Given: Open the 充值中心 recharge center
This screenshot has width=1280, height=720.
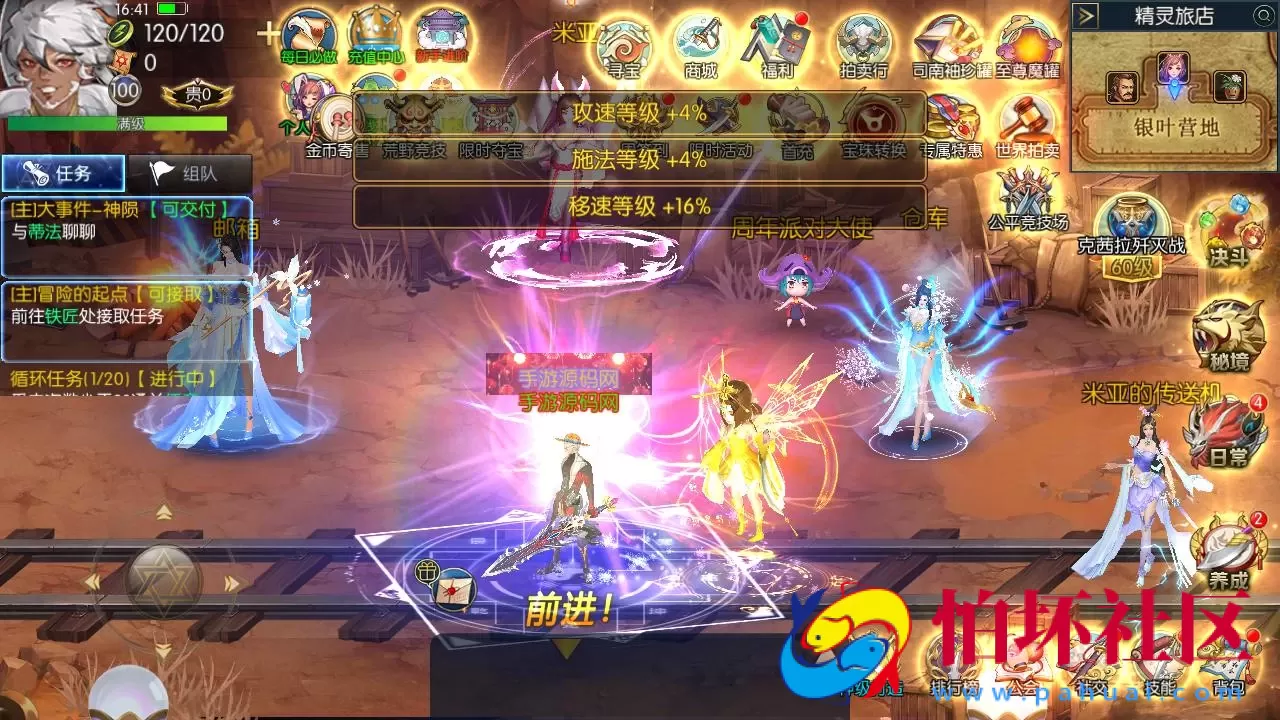Looking at the screenshot, I should tap(374, 35).
